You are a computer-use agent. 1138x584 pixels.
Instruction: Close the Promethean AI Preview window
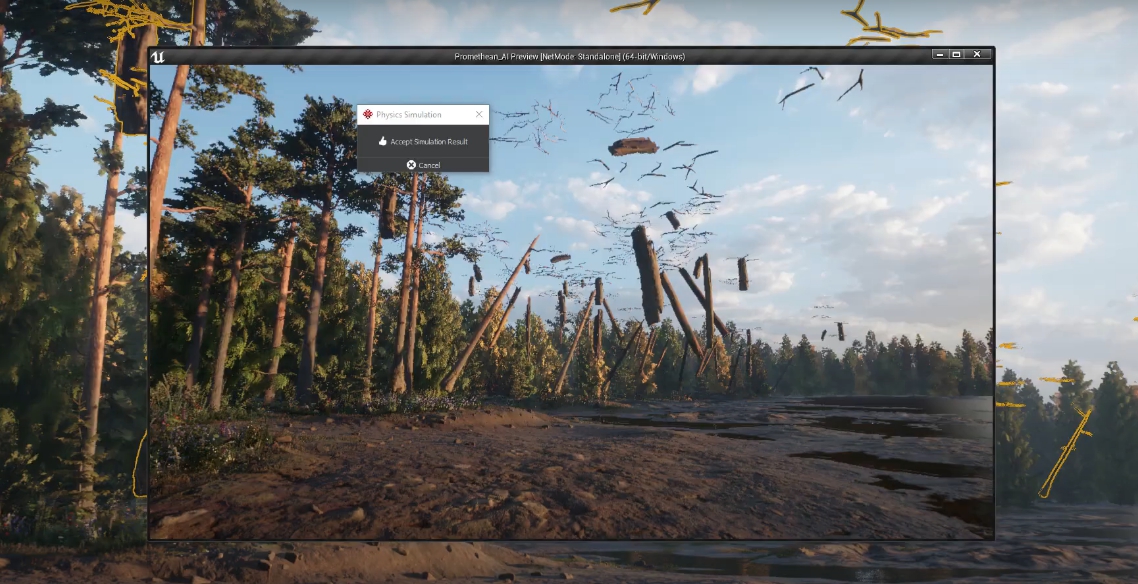977,54
